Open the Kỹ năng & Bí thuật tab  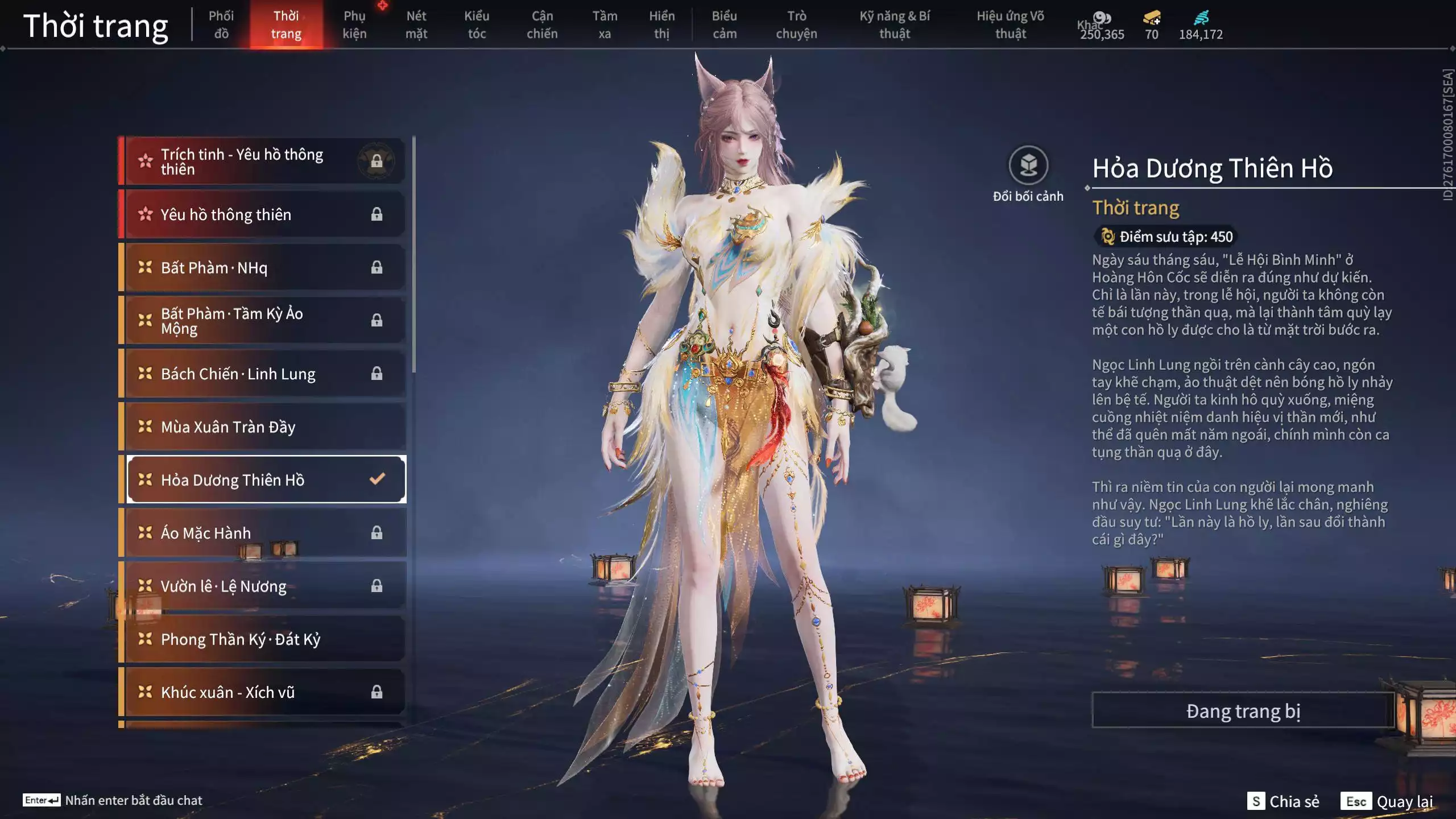click(895, 25)
